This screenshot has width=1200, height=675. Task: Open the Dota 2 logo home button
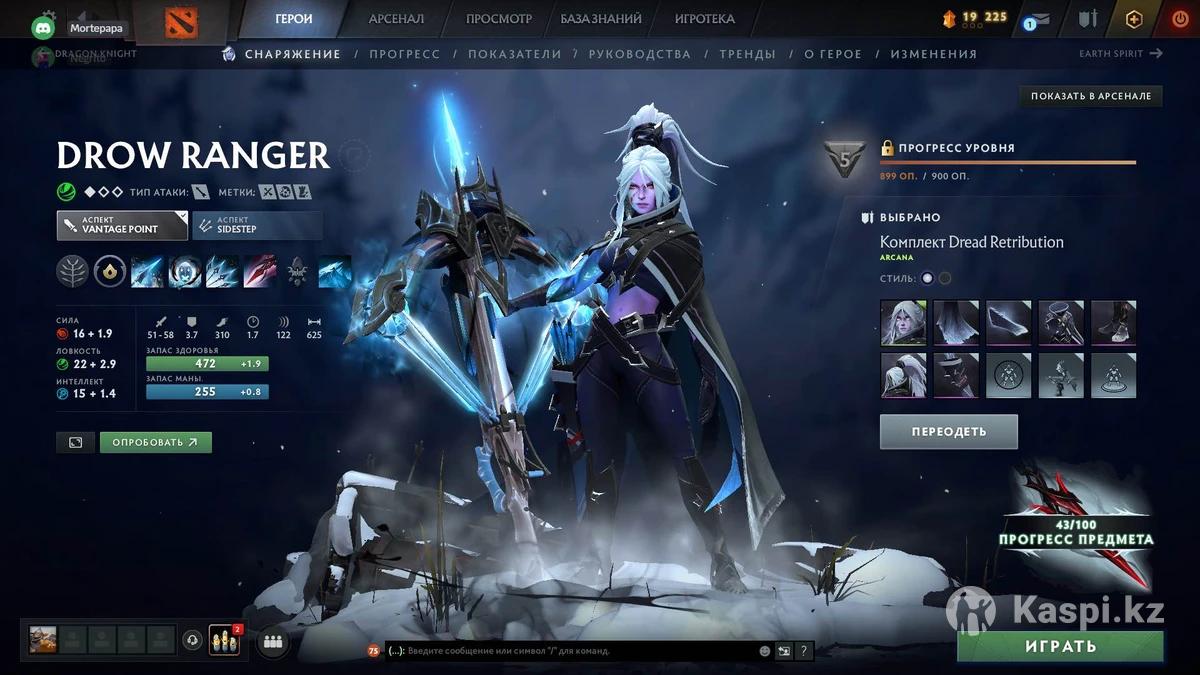coord(181,22)
